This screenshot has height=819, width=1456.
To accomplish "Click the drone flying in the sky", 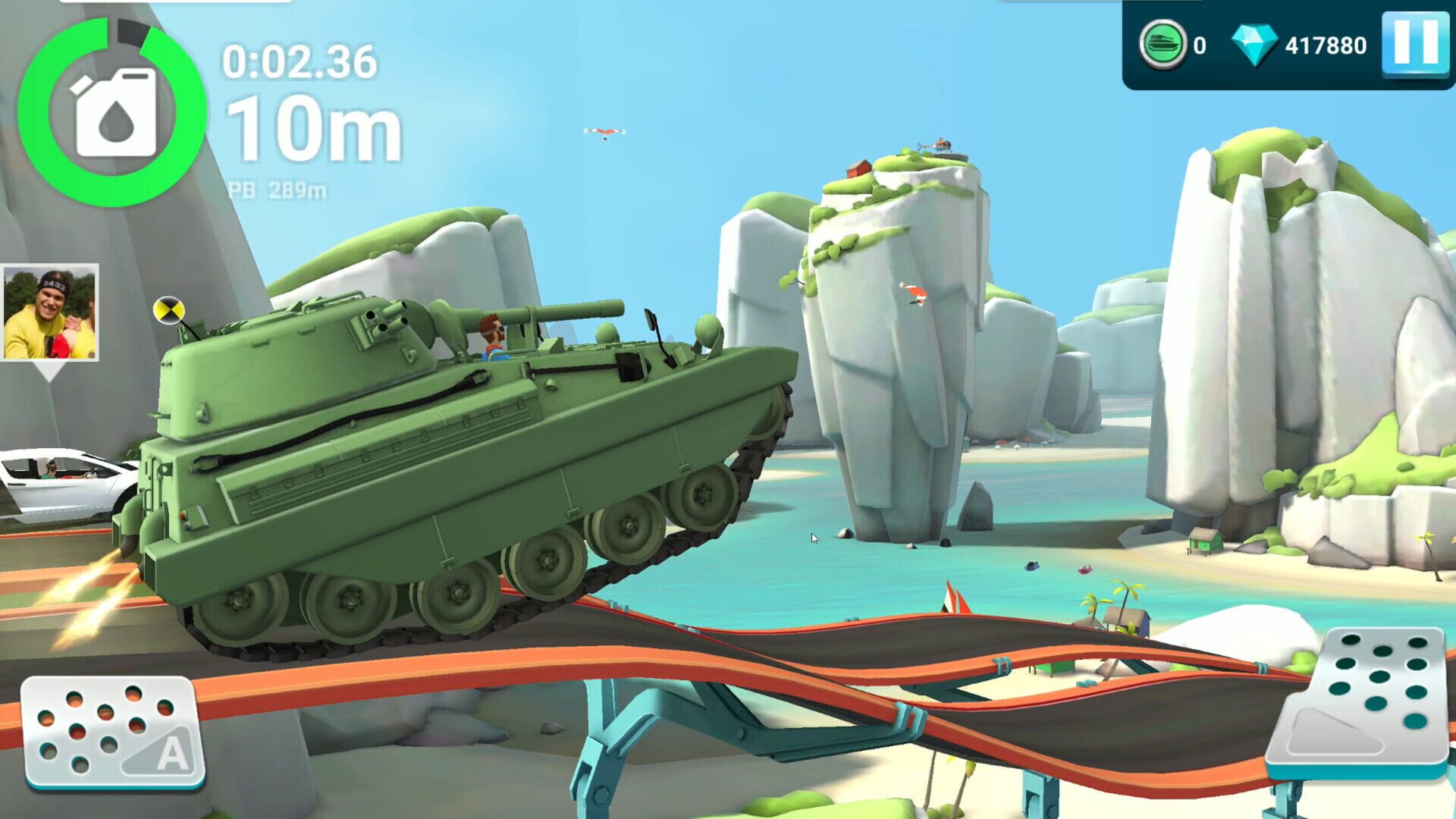I will point(603,133).
